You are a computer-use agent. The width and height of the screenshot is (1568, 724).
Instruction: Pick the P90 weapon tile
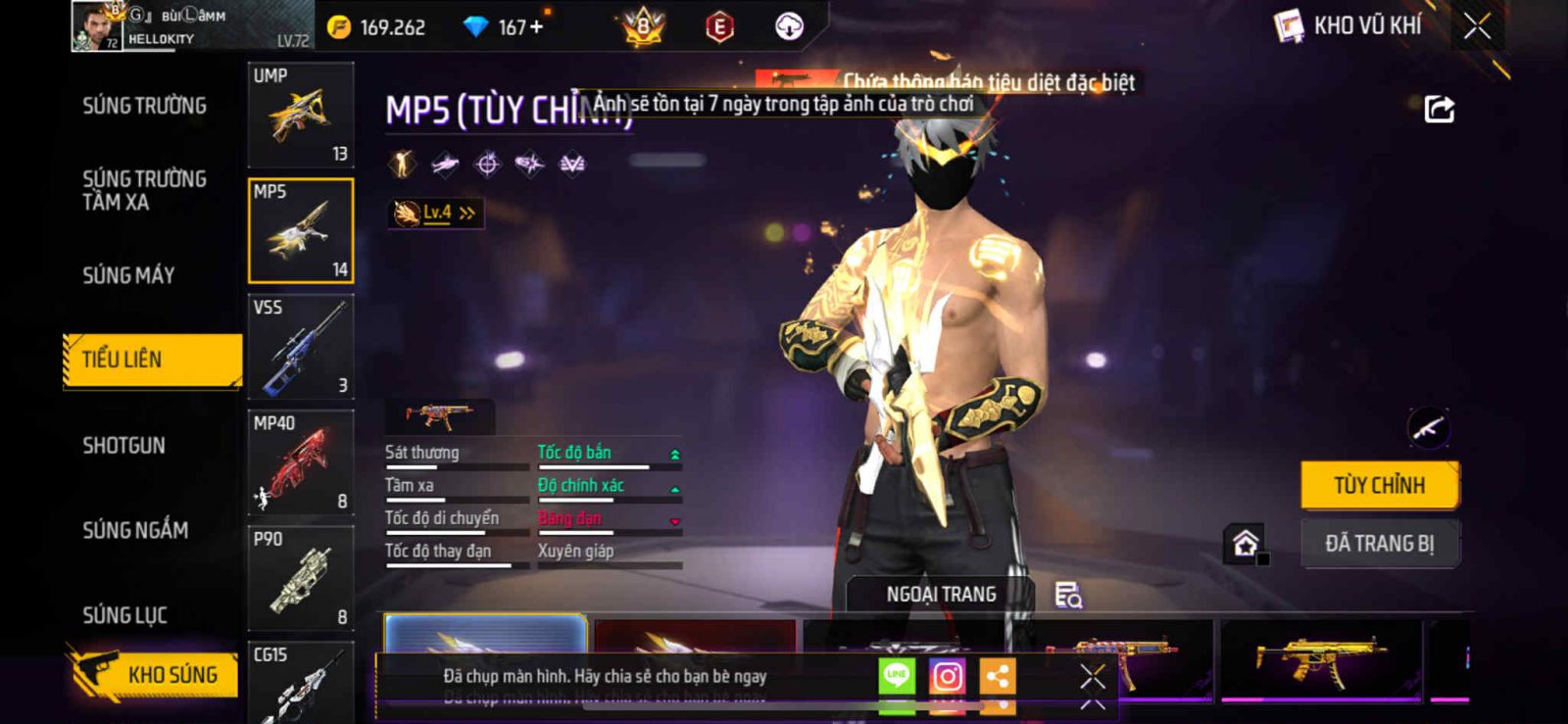[301, 579]
